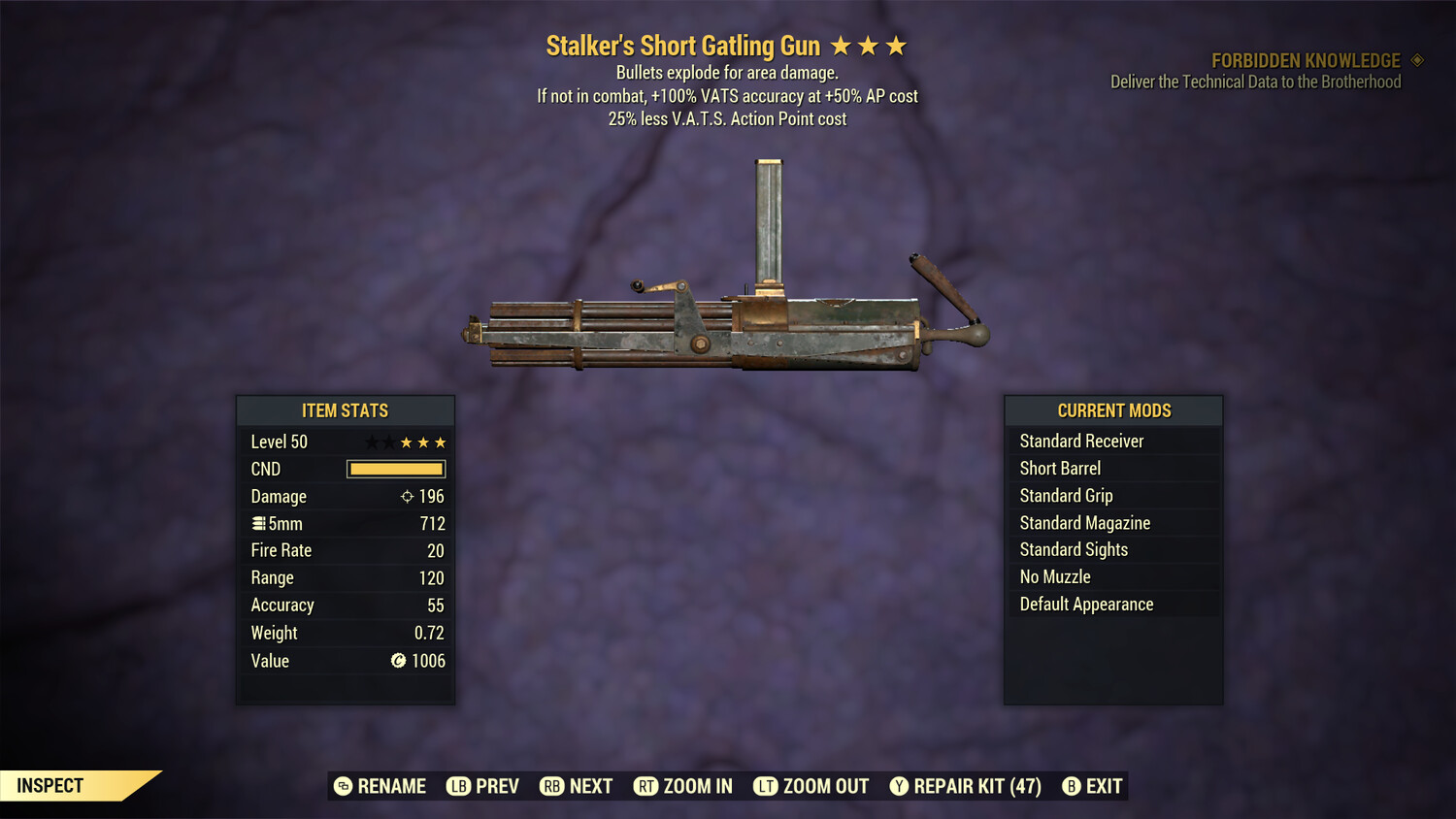Select the ITEM STATS panel header

(345, 410)
